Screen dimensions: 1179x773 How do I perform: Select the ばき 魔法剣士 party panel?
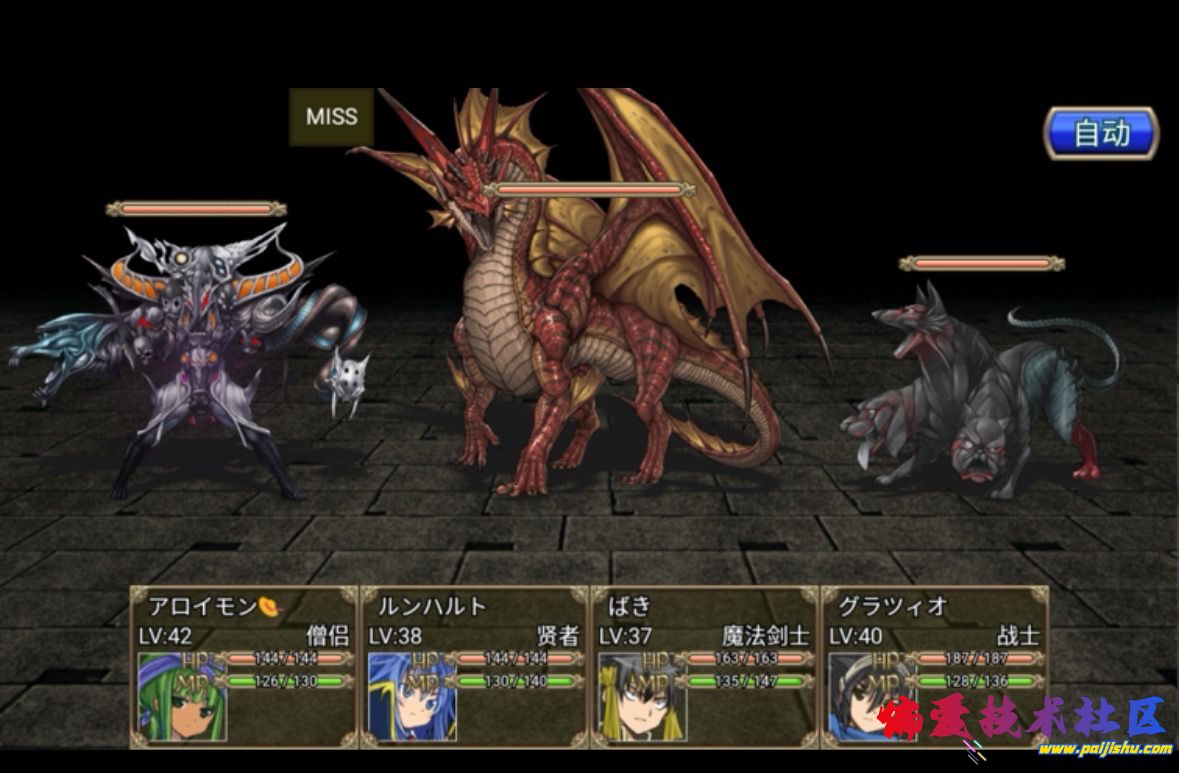pos(704,665)
